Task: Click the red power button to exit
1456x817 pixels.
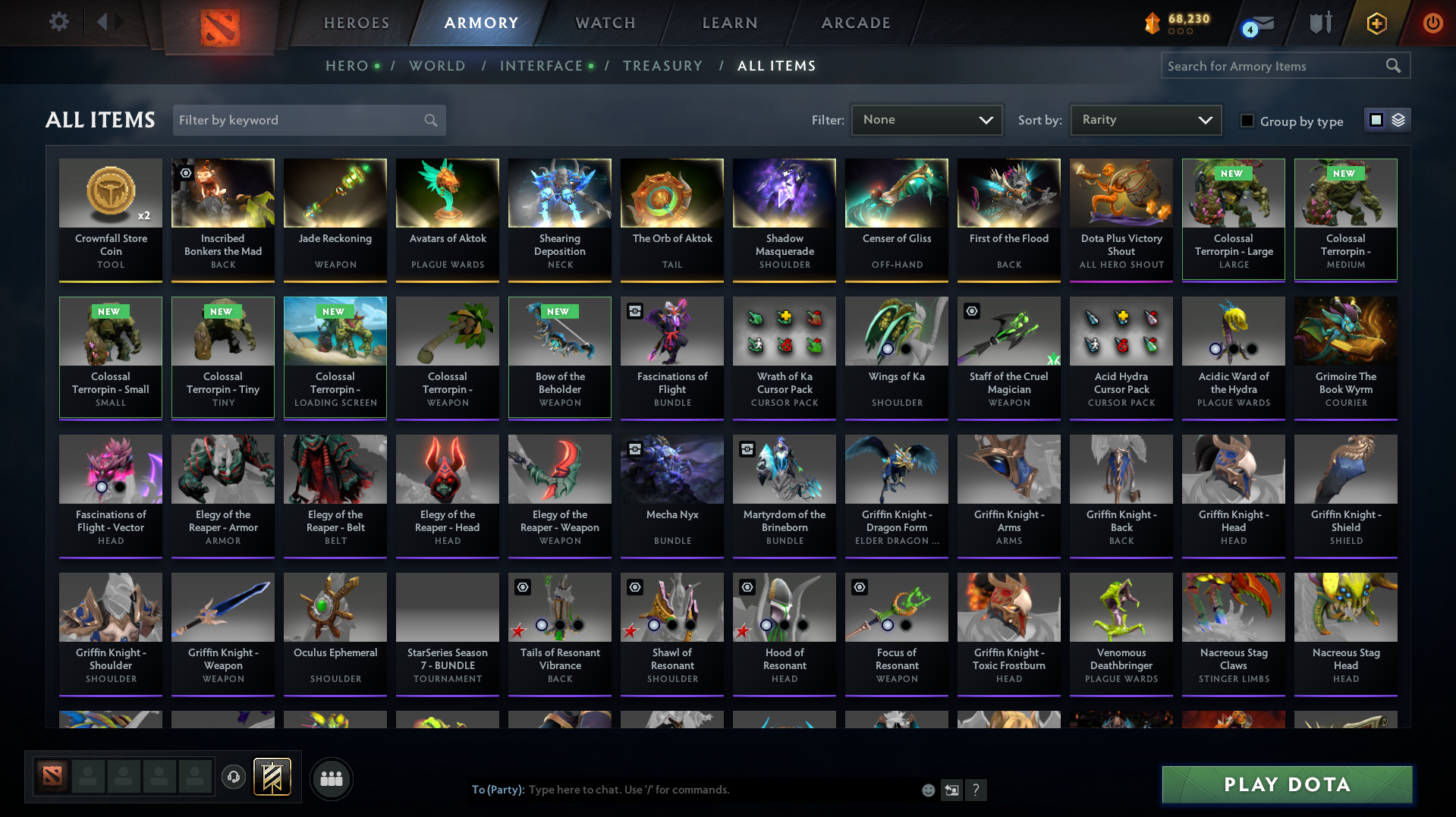Action: [x=1432, y=23]
